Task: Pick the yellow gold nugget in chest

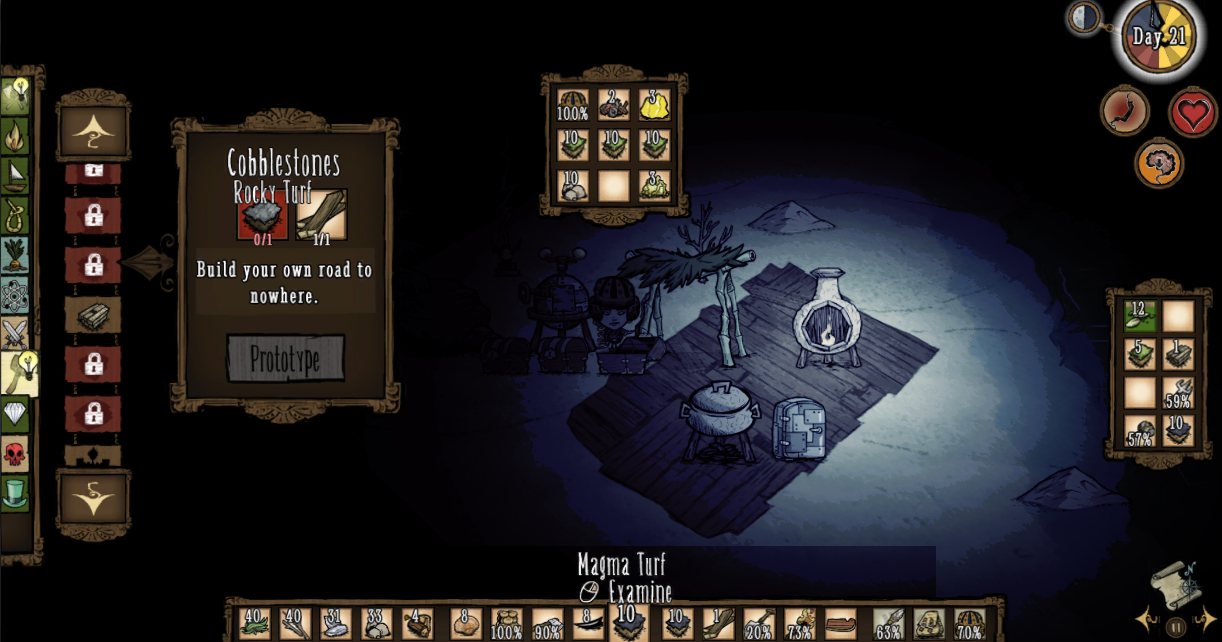Action: pos(654,104)
